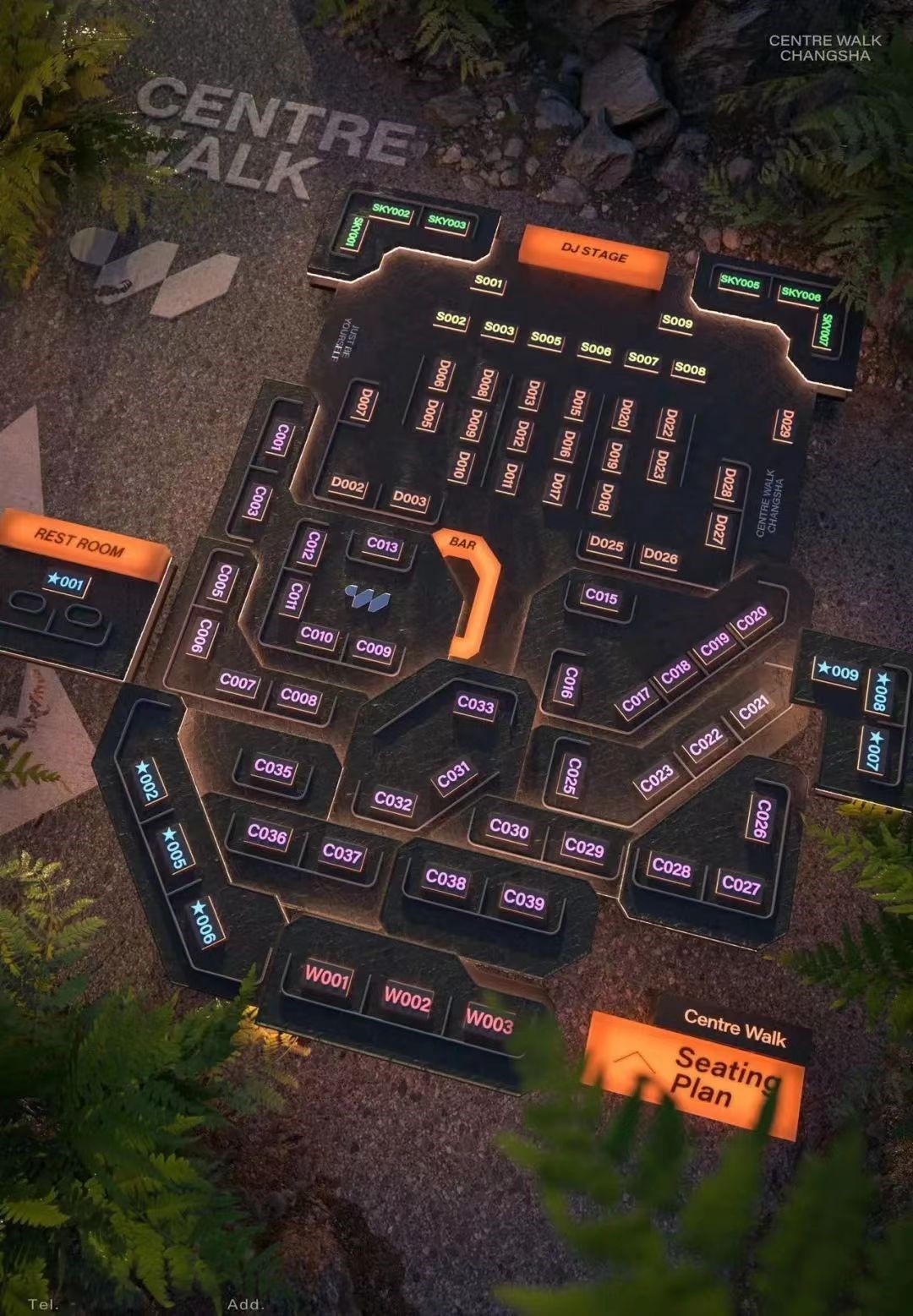Choose table S001 near the stage
Screen dimensions: 913x1316
point(488,281)
